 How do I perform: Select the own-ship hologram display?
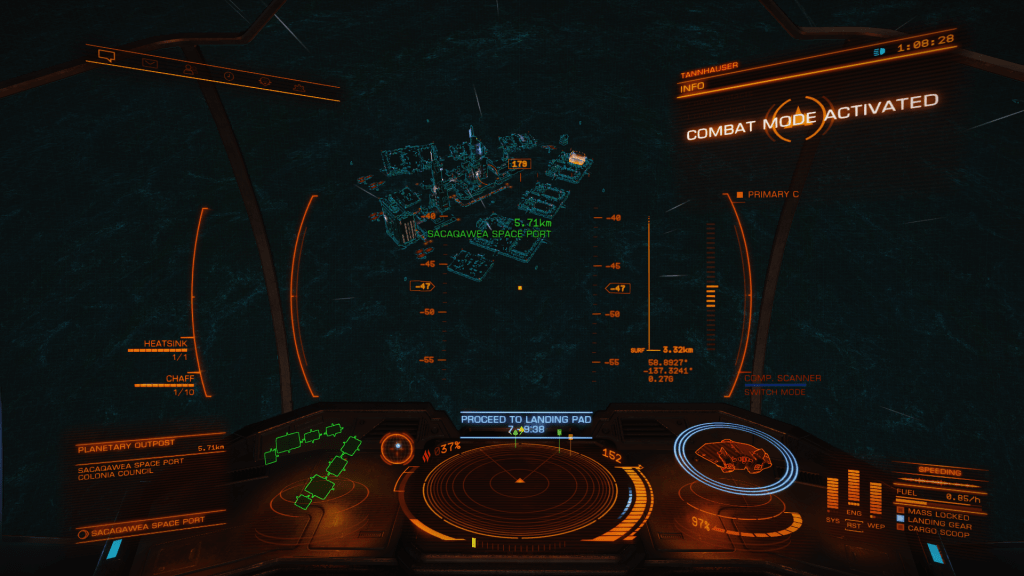[735, 456]
